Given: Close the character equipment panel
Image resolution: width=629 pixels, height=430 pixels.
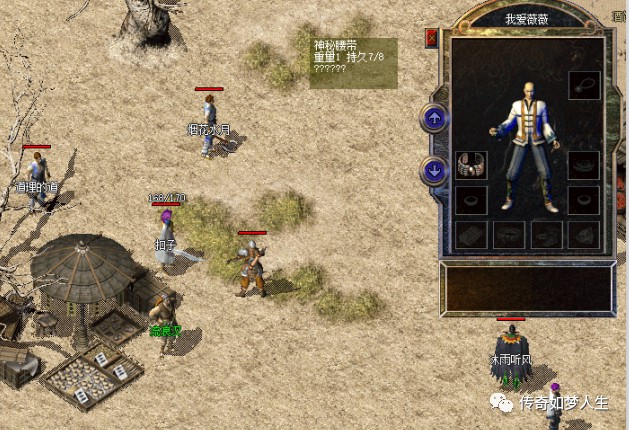Looking at the screenshot, I should [432, 38].
